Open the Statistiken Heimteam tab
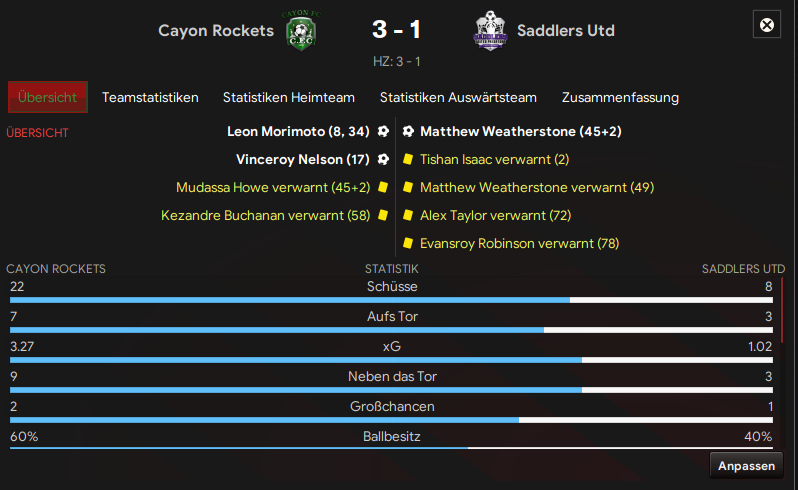This screenshot has width=798, height=490. coord(289,97)
